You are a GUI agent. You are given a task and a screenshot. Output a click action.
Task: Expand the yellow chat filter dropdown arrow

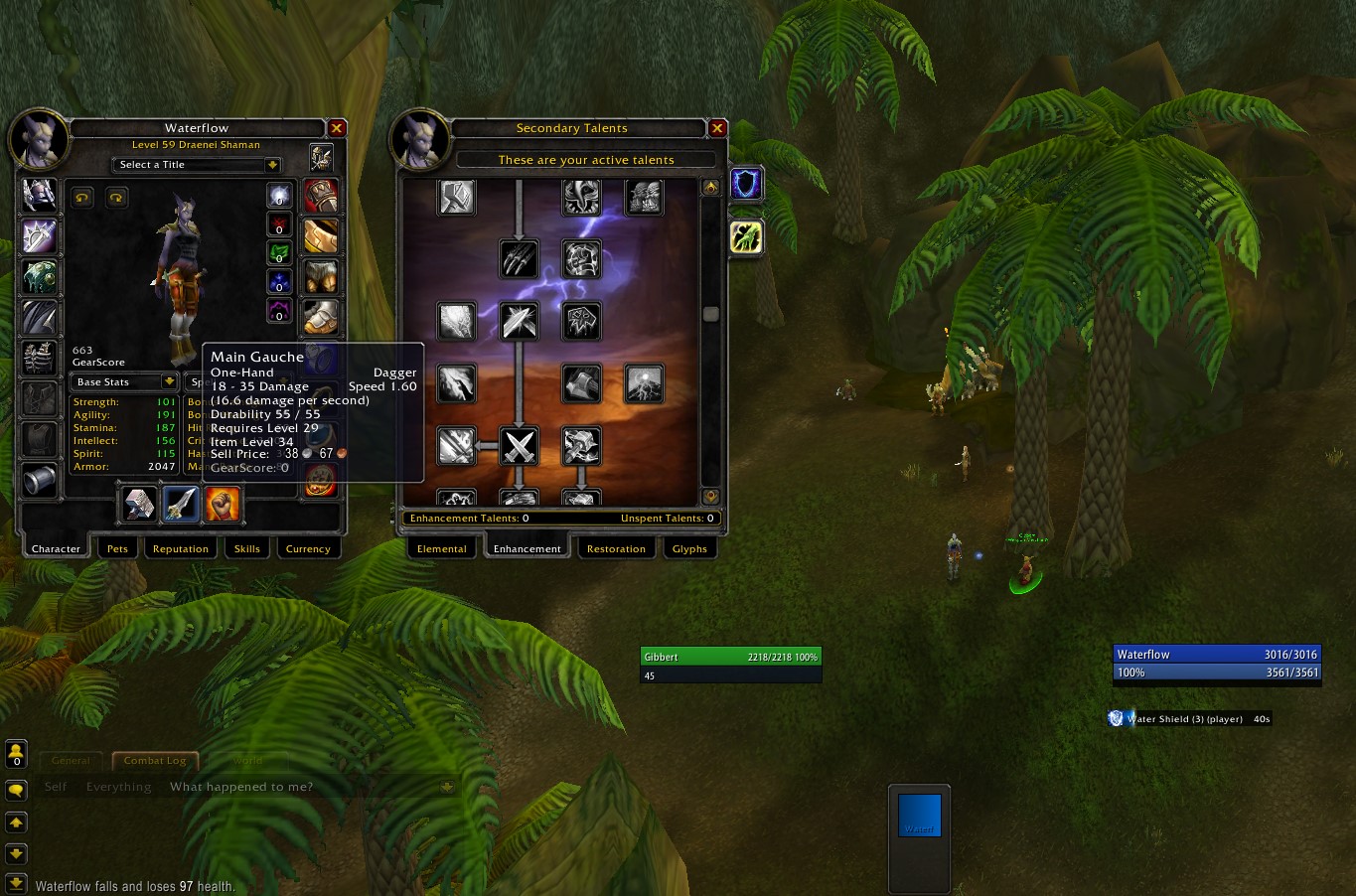445,785
